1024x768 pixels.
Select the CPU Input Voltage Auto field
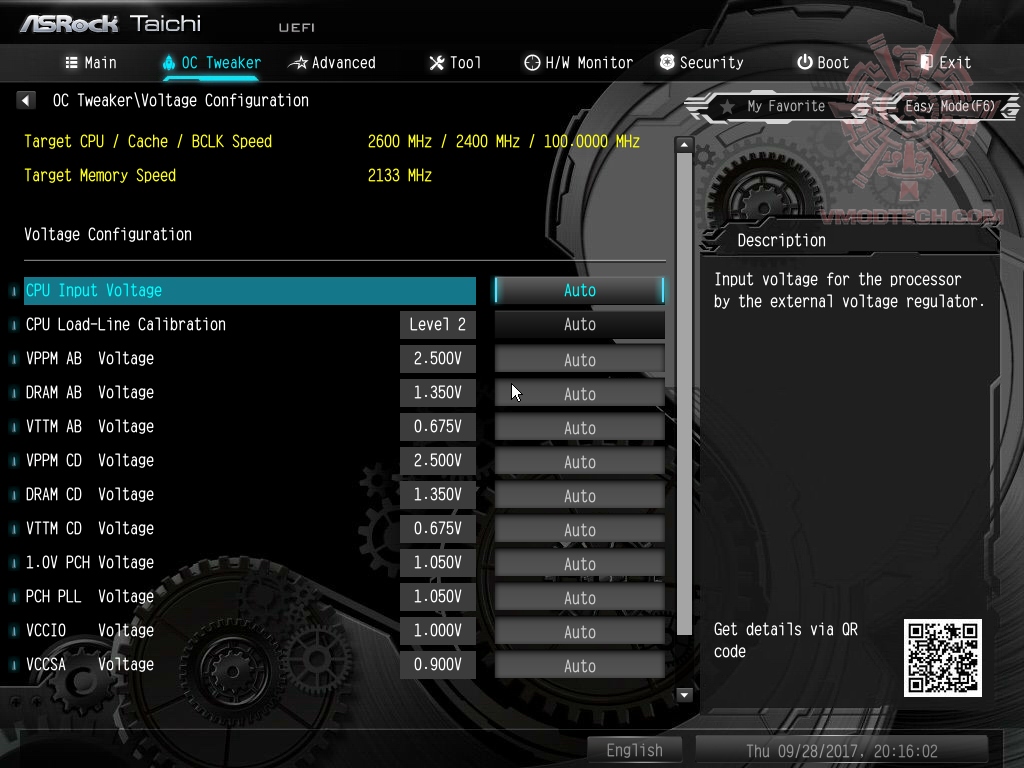(579, 291)
